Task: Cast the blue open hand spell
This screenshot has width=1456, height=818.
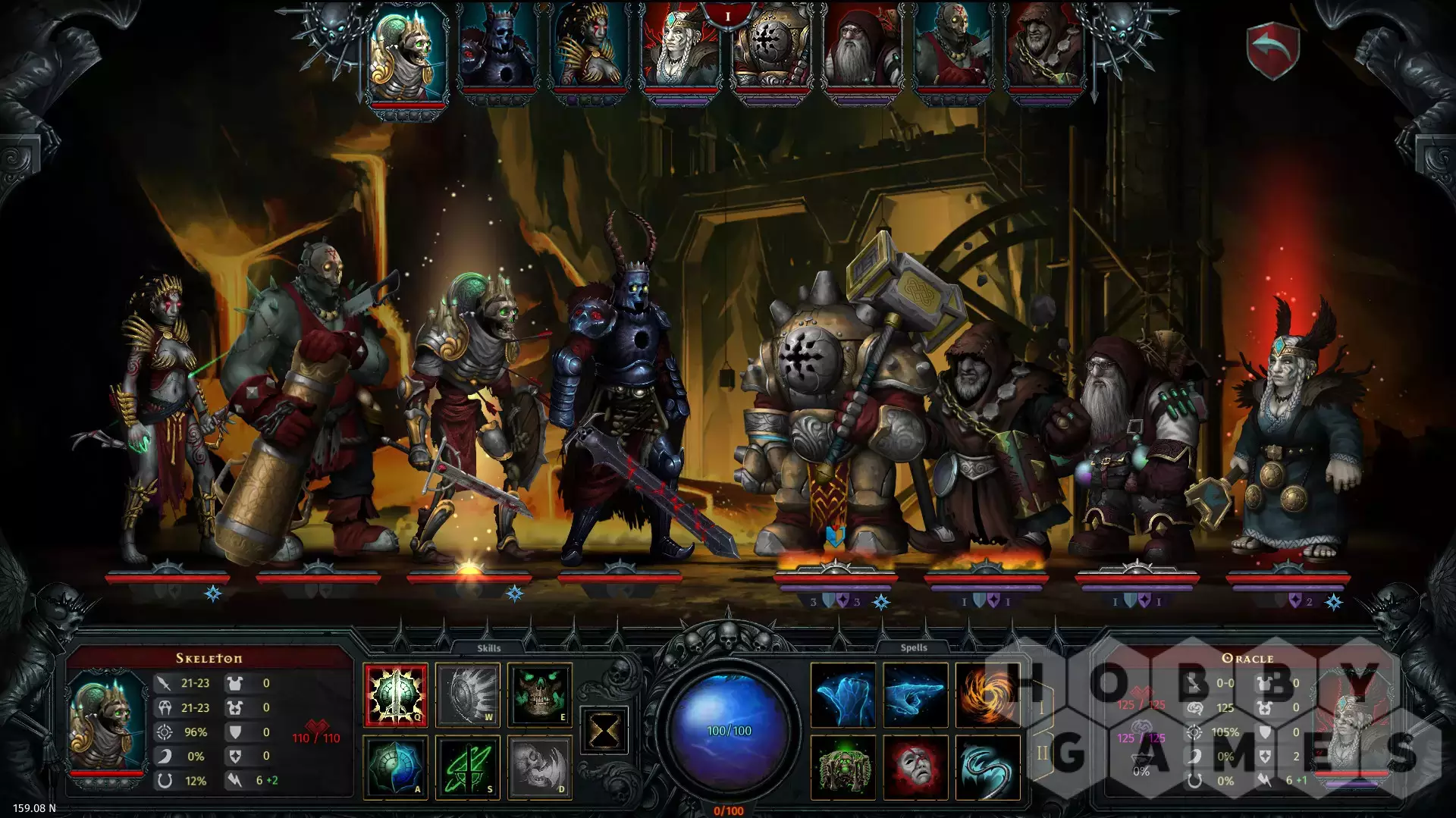Action: coord(843,694)
